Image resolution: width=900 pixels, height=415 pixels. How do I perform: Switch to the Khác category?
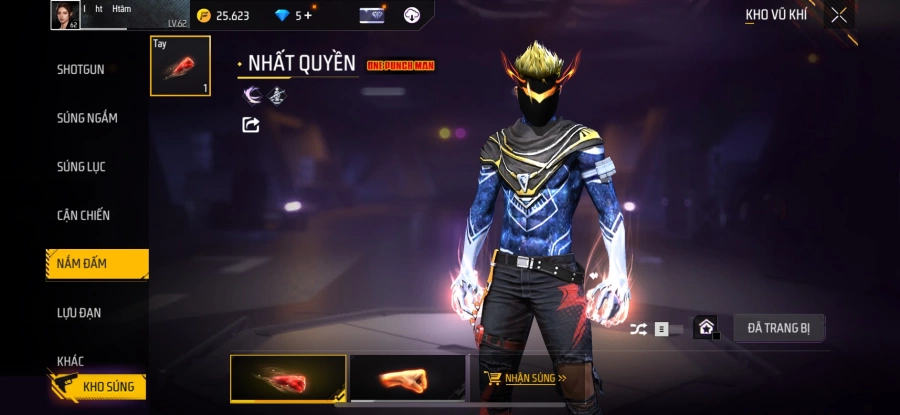[70, 360]
